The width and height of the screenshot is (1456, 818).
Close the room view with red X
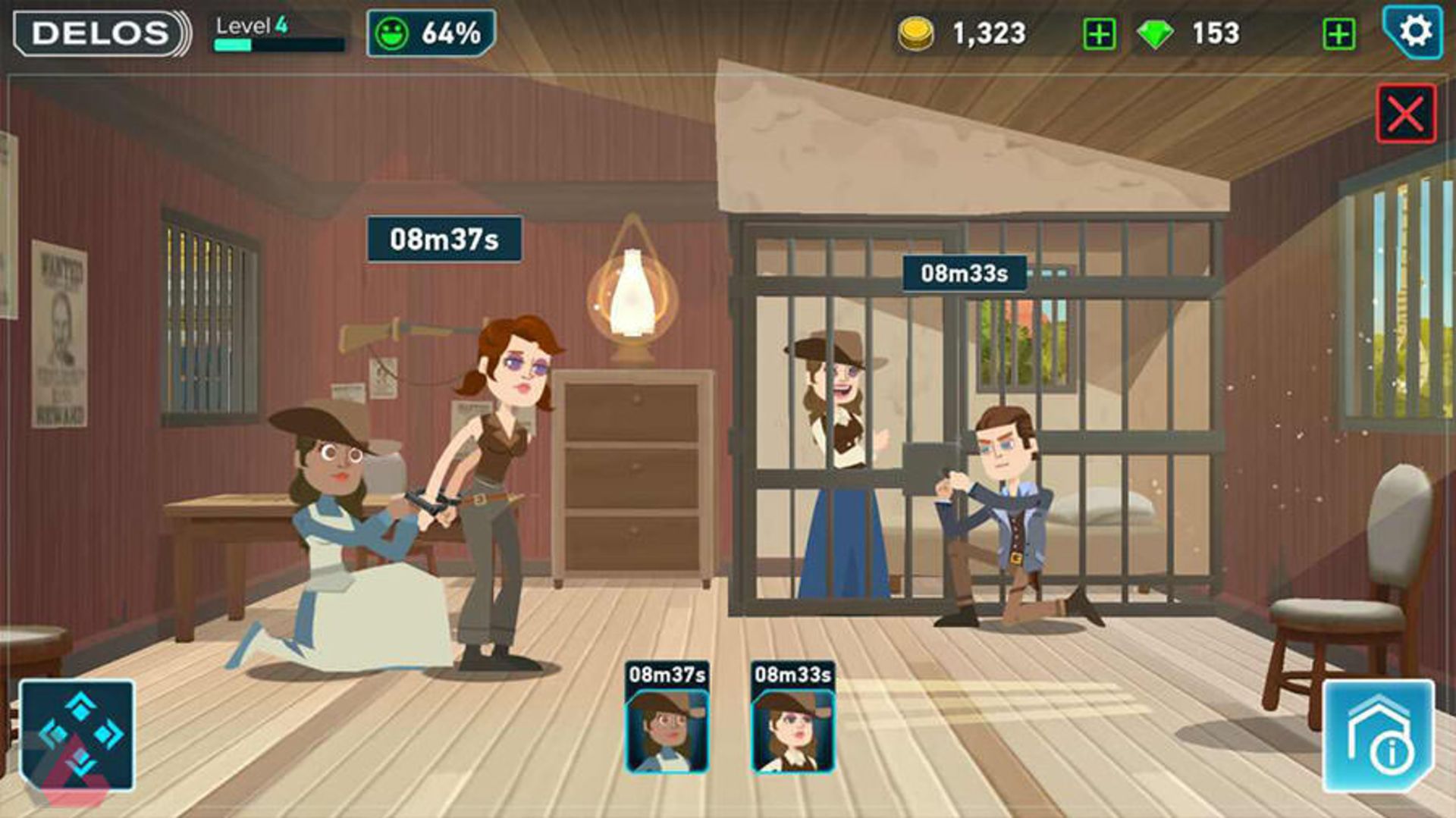(x=1405, y=114)
